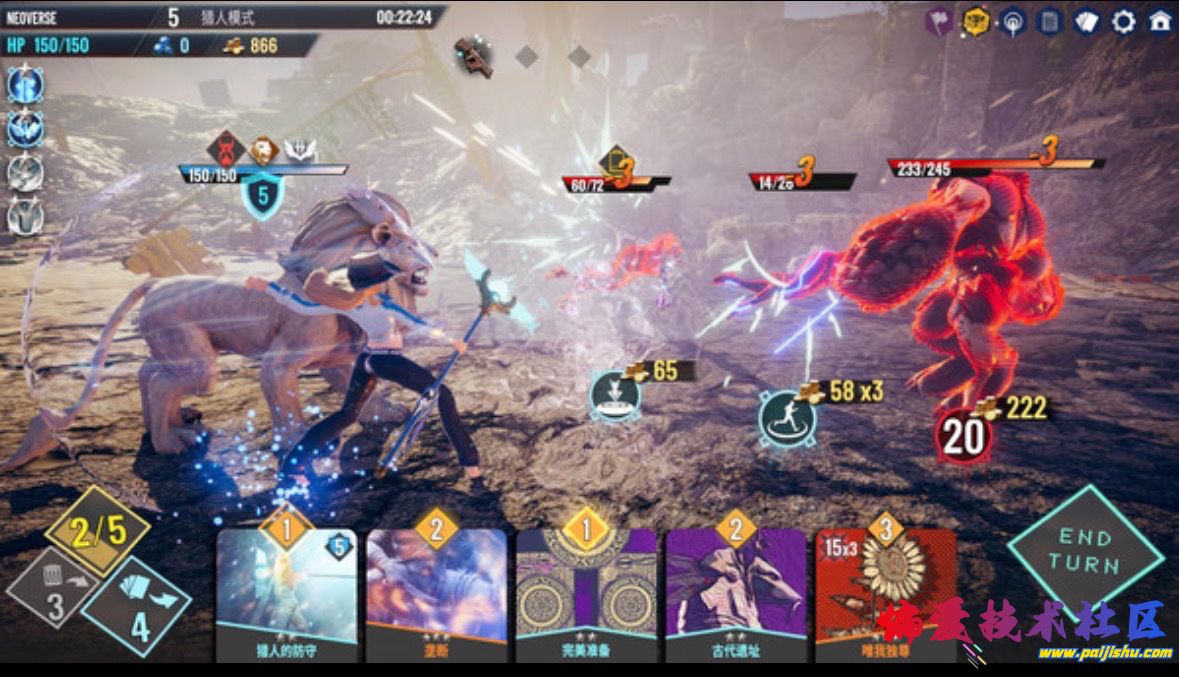Open the notes document icon
The height and width of the screenshot is (677, 1179).
1049,21
